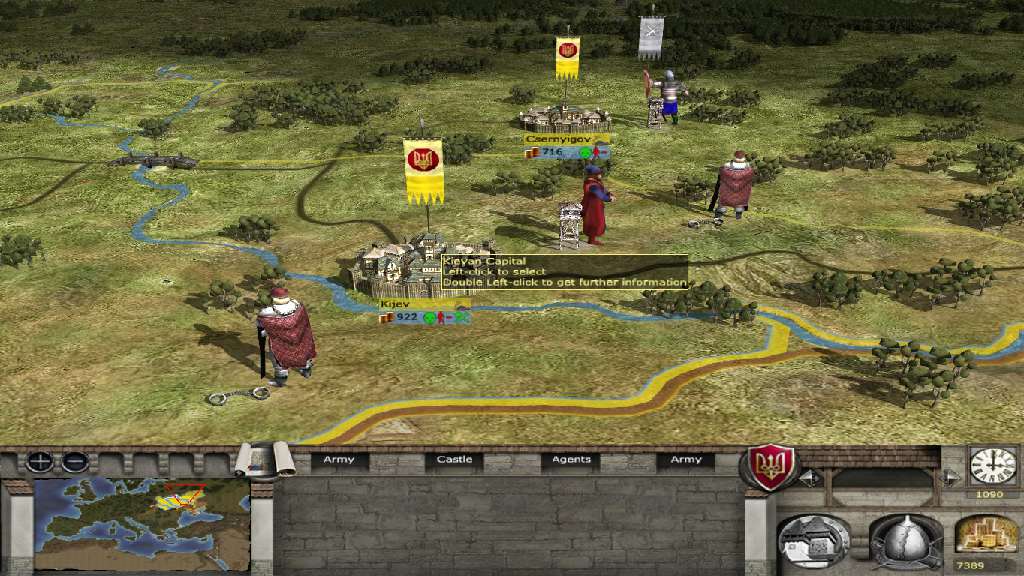Show the finances via the gold coins icon
Screen dimensions: 1024x576
986,535
